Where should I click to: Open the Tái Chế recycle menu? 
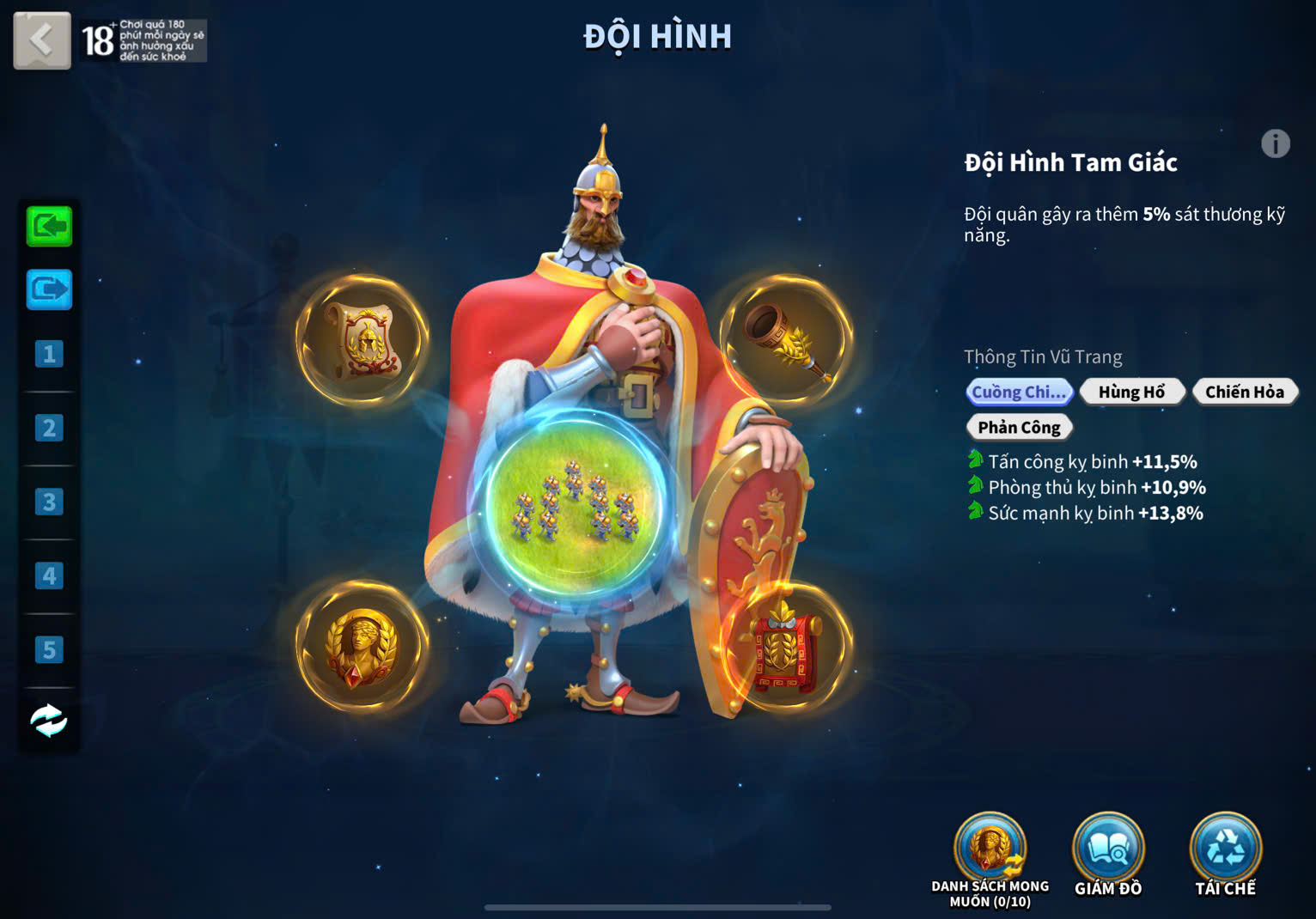(1225, 852)
